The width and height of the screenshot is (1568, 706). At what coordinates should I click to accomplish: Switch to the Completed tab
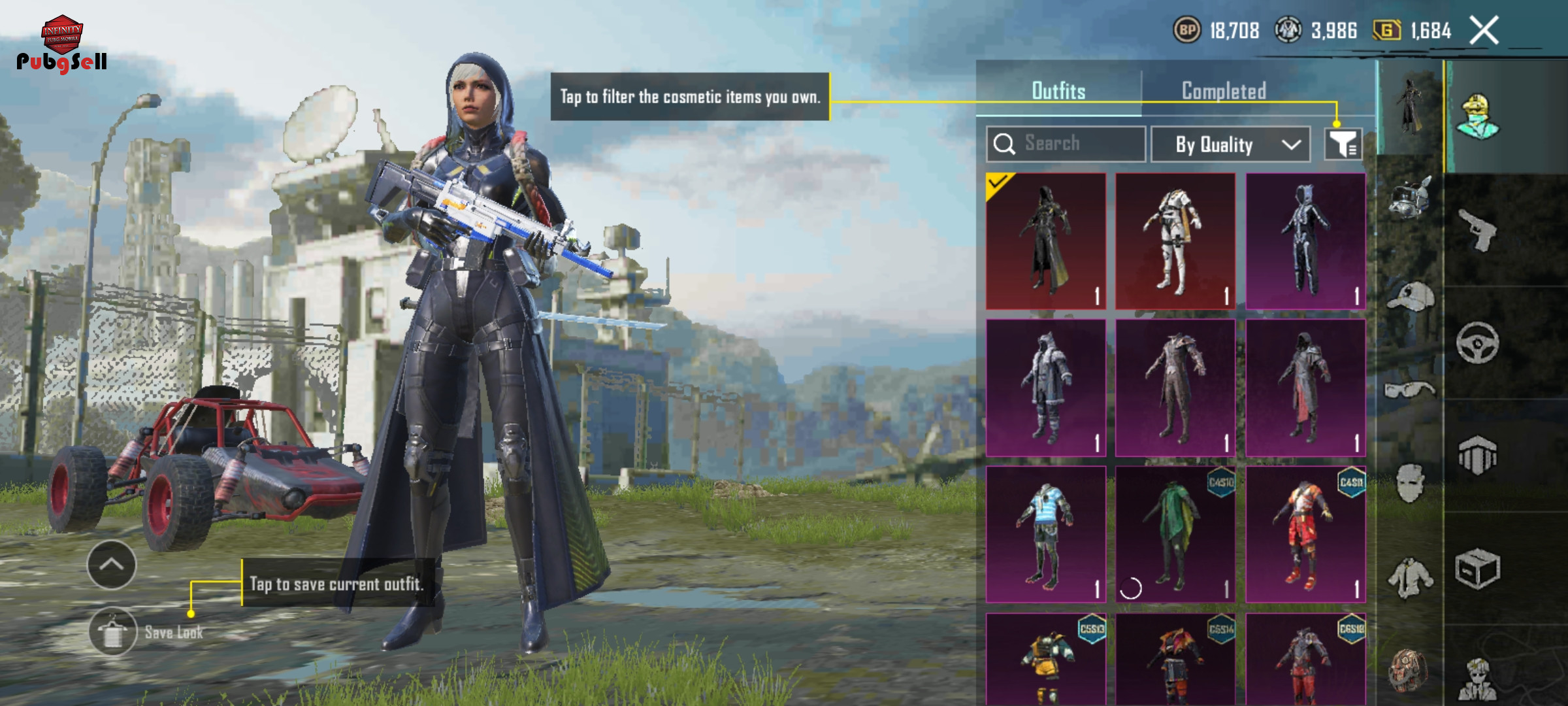1224,91
